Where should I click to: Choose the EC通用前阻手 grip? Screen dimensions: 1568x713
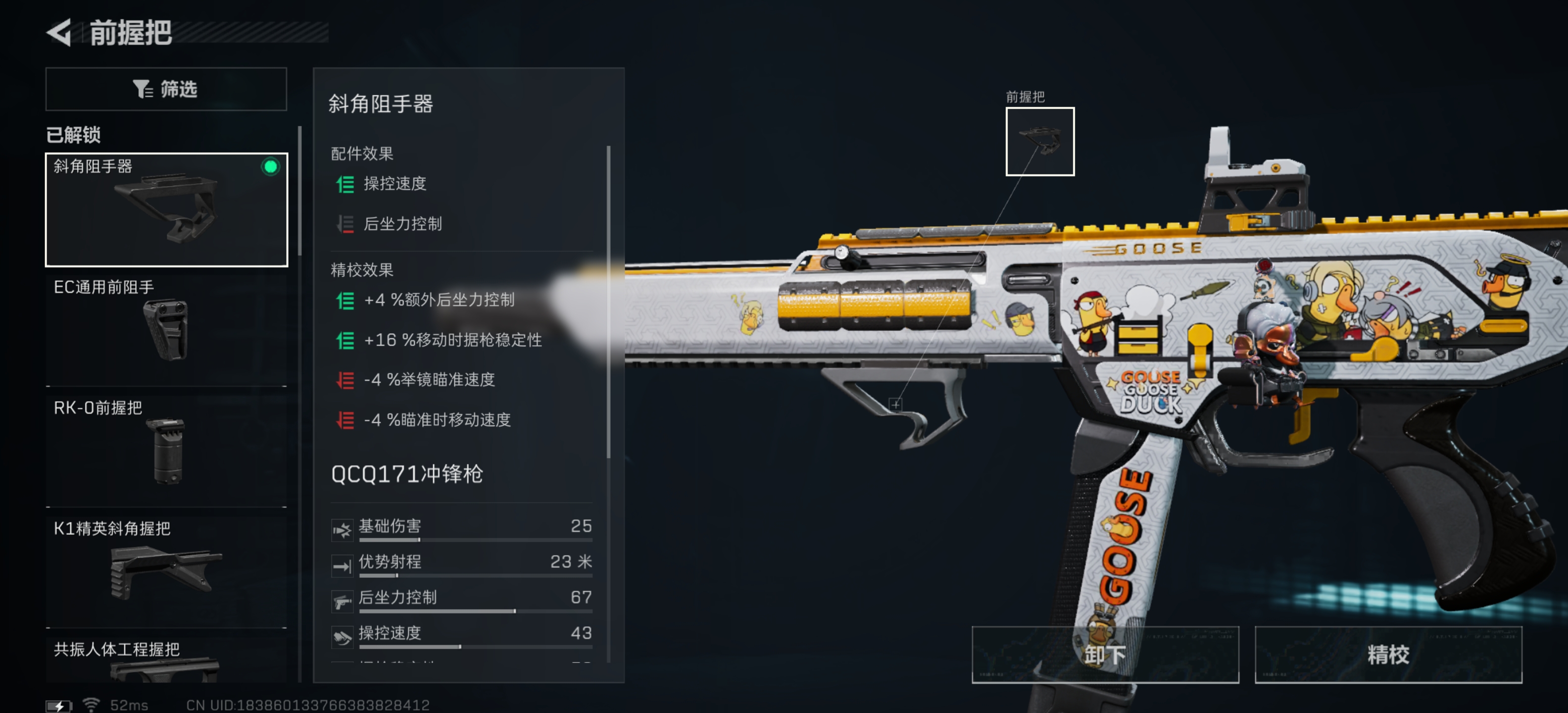(166, 329)
